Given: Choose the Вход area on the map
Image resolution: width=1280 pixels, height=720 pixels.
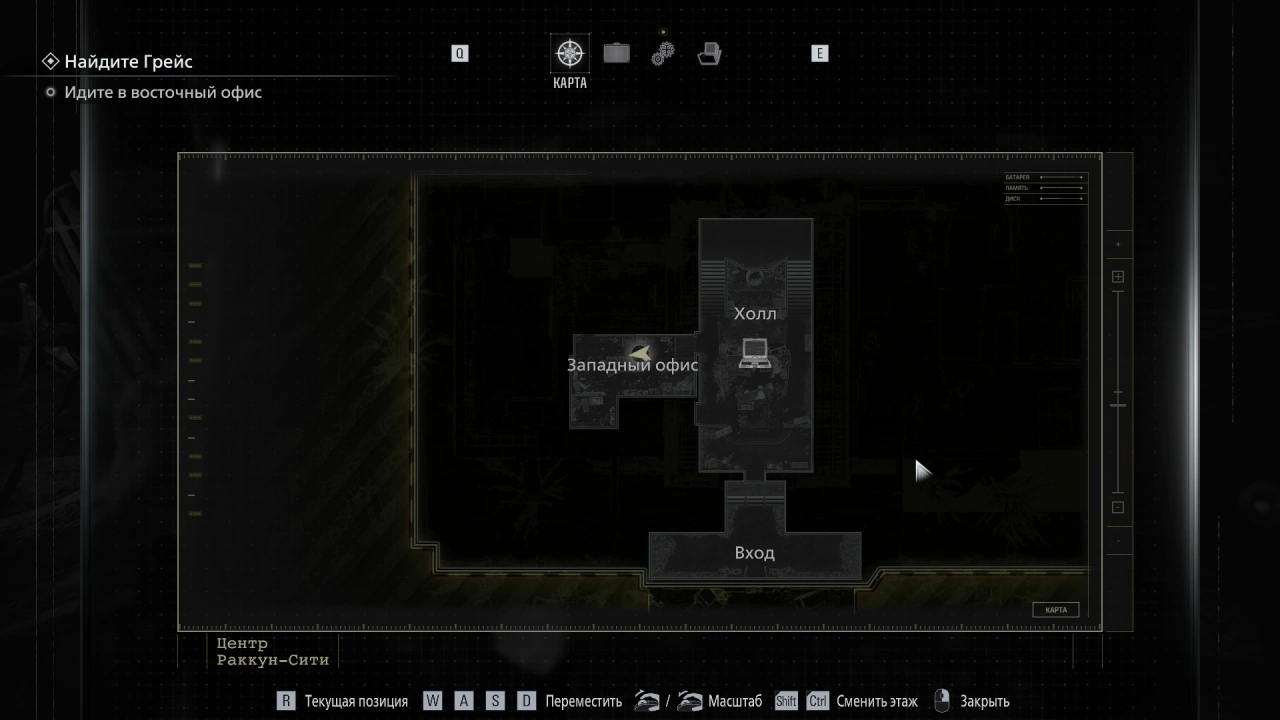Looking at the screenshot, I should [x=754, y=553].
